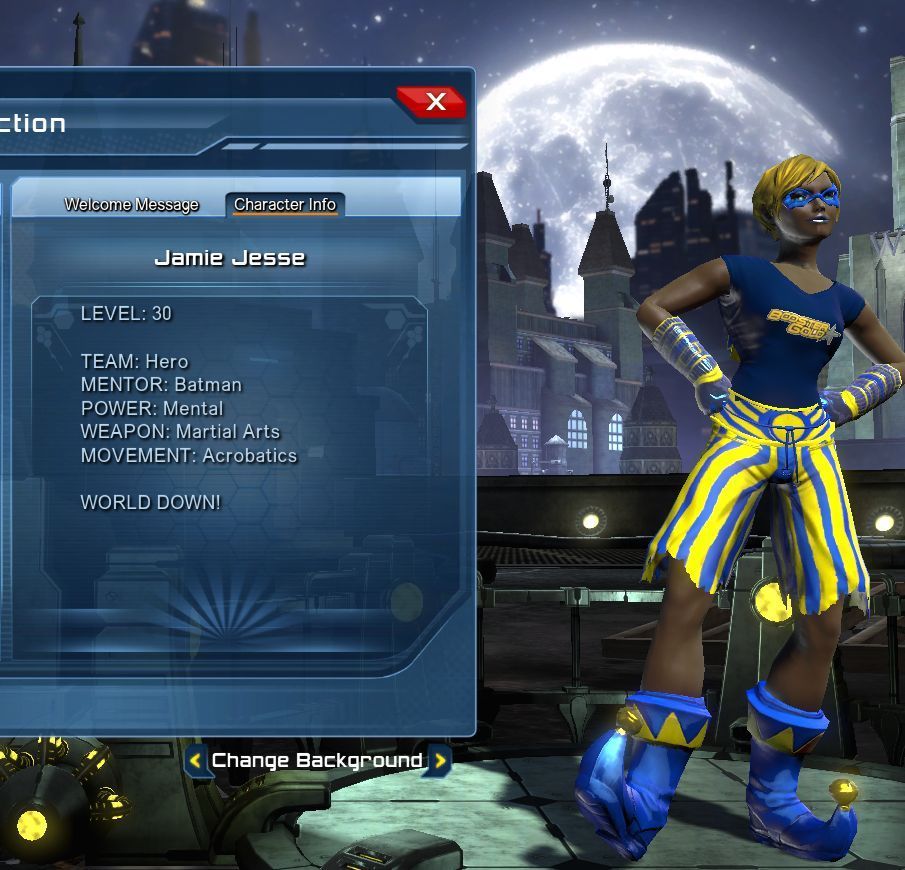Close the character selection panel
This screenshot has width=905, height=870.
pyautogui.click(x=434, y=102)
